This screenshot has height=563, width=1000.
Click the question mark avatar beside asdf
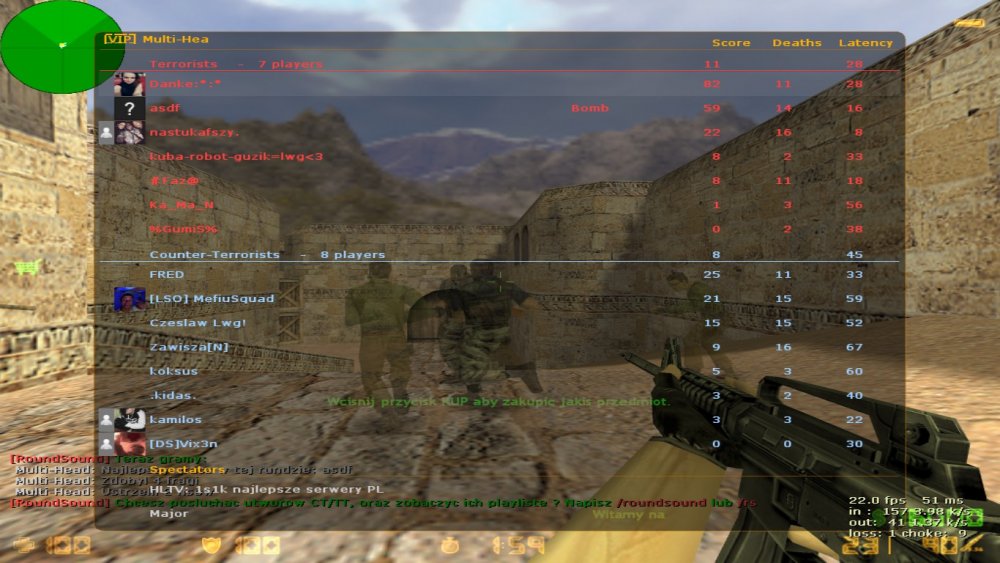click(x=129, y=108)
